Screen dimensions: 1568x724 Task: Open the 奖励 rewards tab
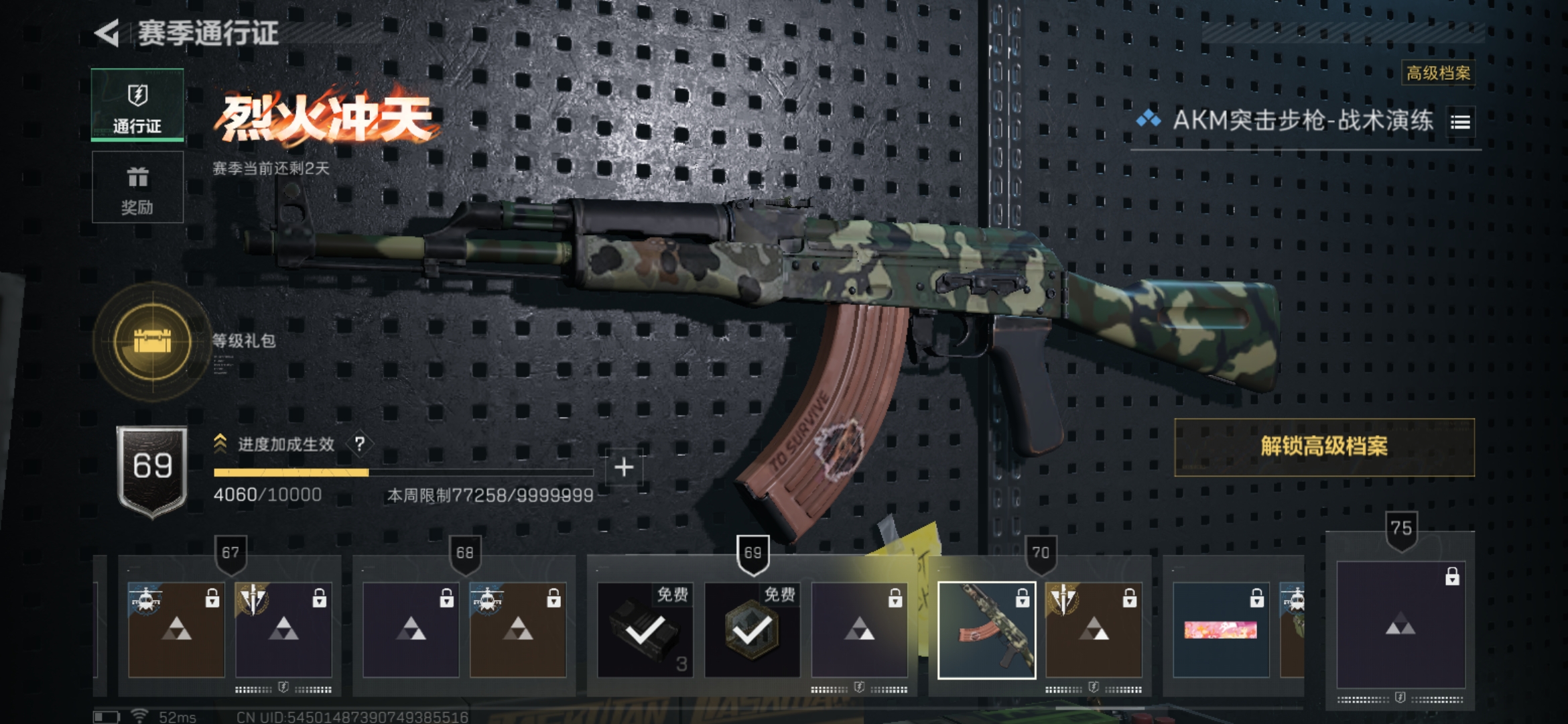(x=137, y=187)
